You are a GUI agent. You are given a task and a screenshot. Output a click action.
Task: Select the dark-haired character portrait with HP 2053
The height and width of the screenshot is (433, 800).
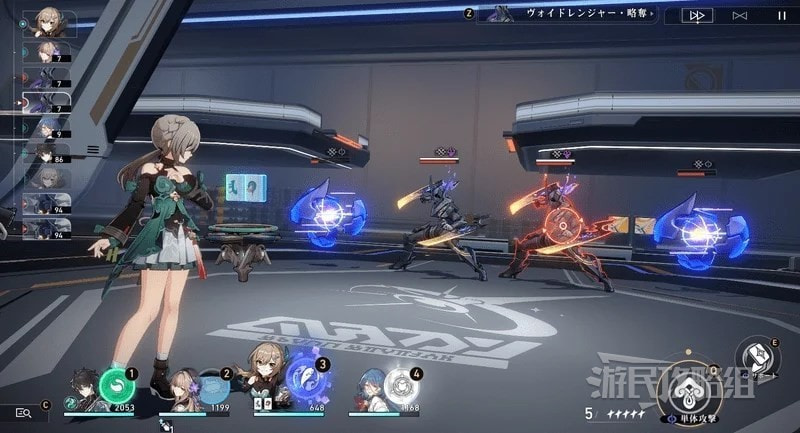[84, 388]
